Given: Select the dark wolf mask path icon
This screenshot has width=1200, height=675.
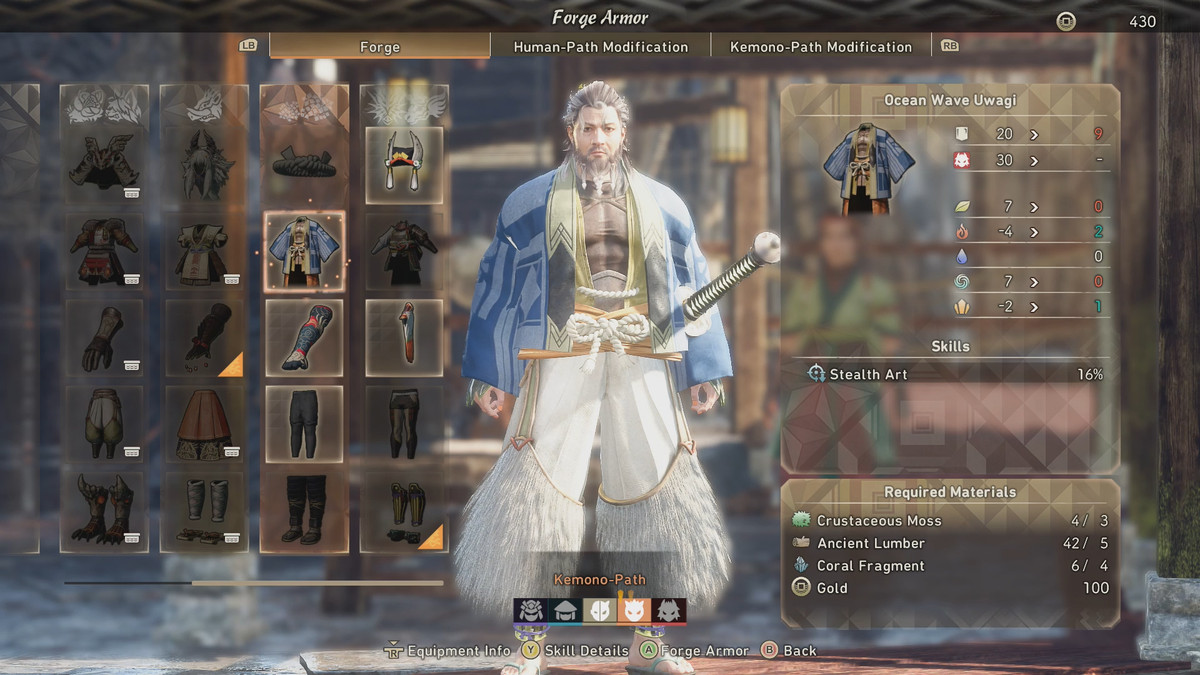Looking at the screenshot, I should click(x=669, y=611).
